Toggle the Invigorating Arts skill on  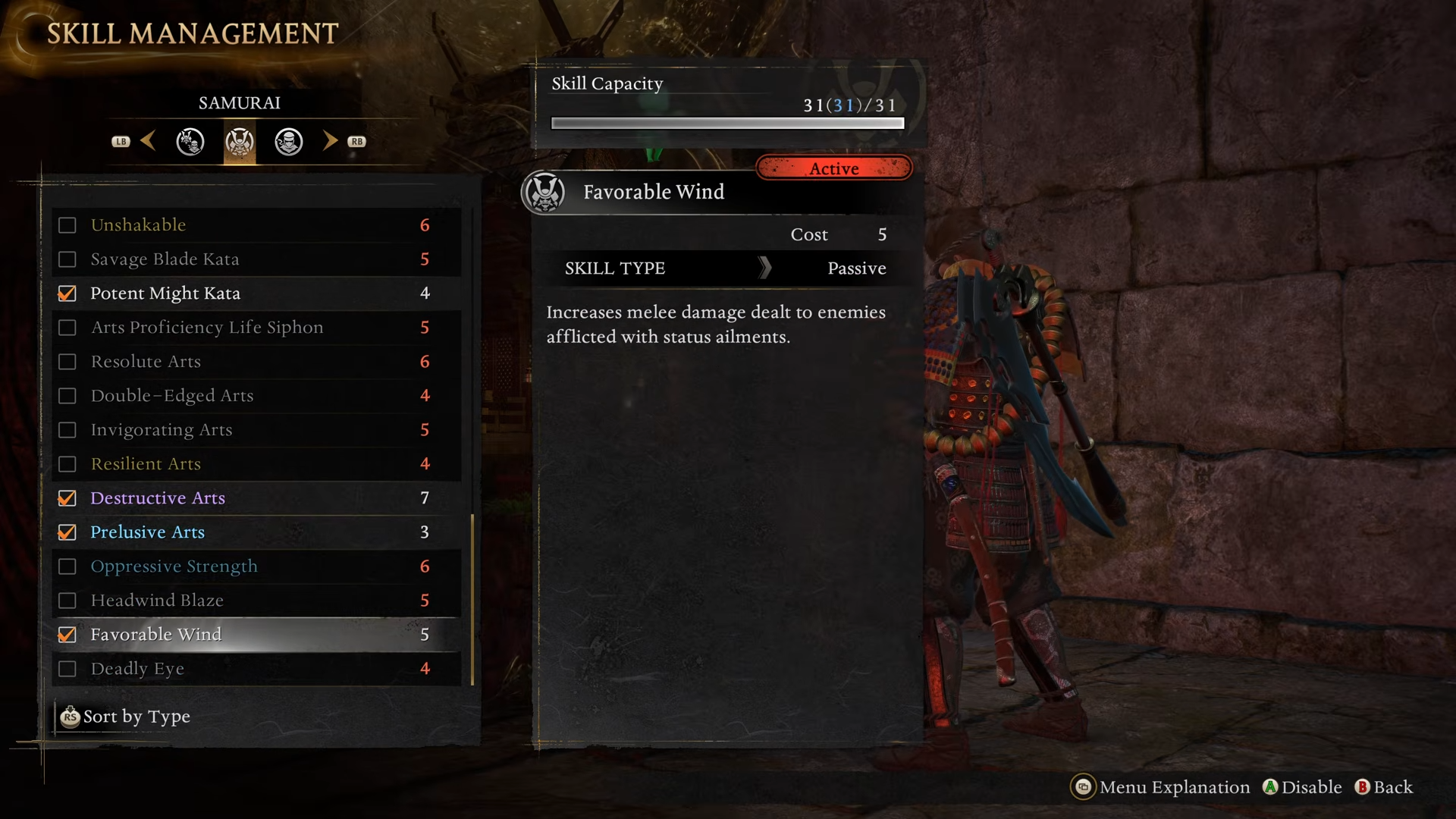point(67,430)
